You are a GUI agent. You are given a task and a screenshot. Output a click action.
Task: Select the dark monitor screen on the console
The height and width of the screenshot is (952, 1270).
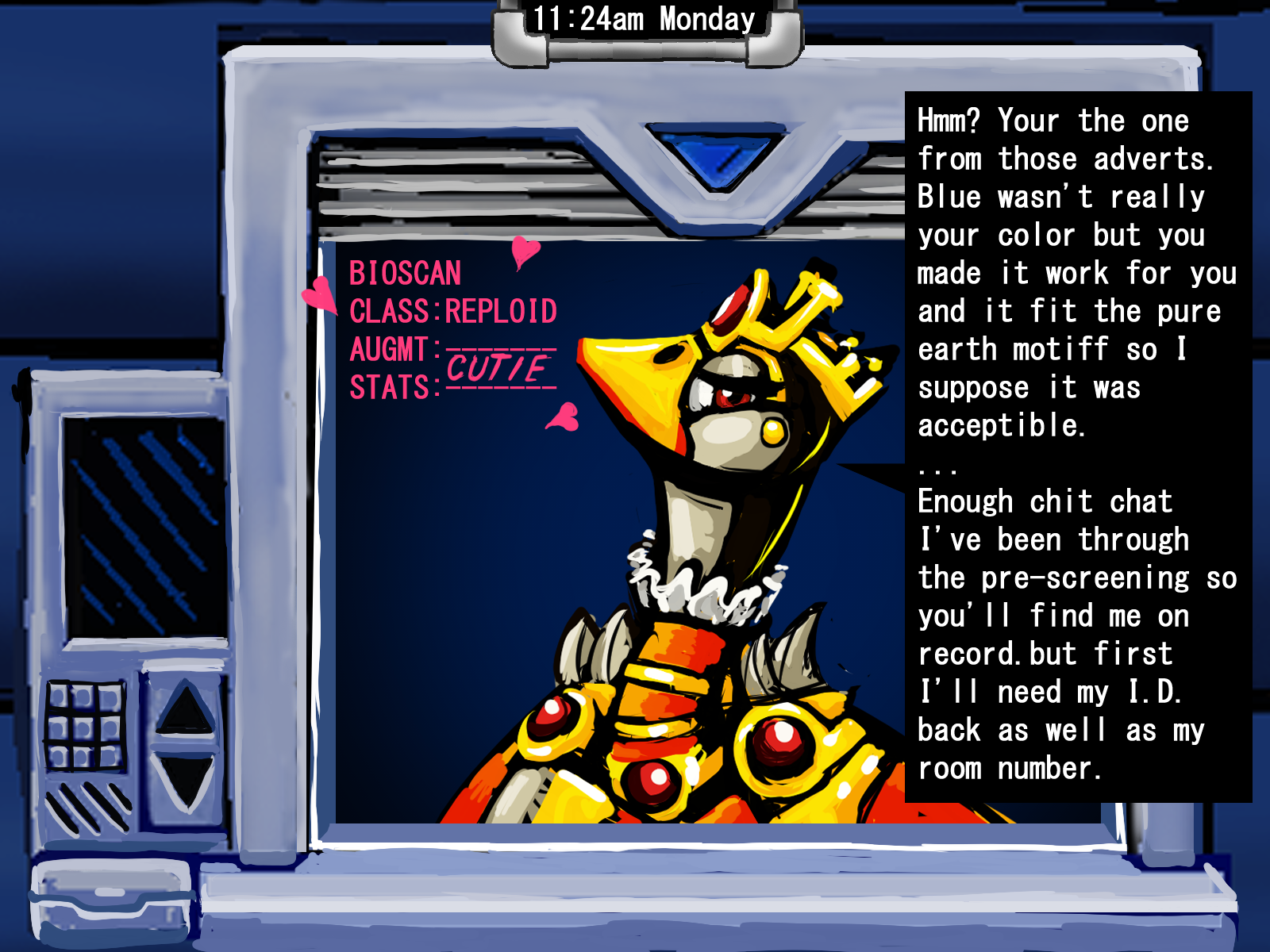[x=144, y=528]
